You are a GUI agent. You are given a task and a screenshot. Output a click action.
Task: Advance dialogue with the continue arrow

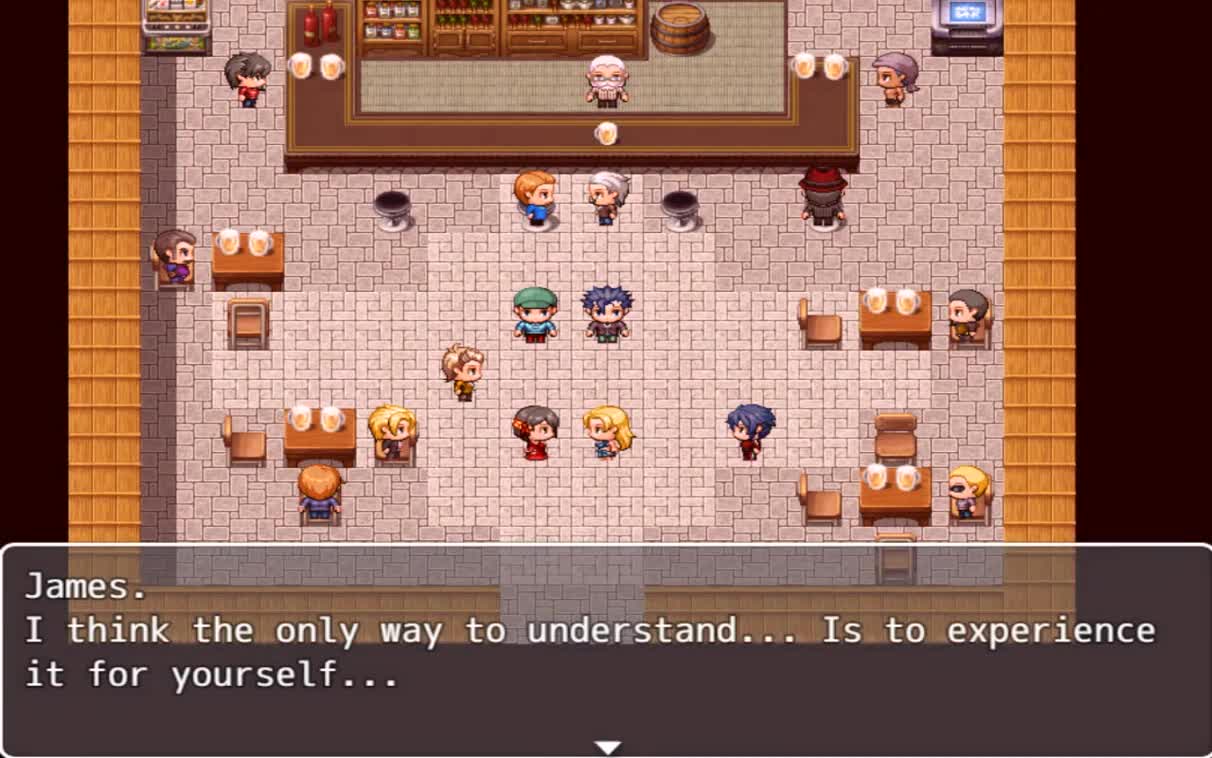tap(607, 747)
